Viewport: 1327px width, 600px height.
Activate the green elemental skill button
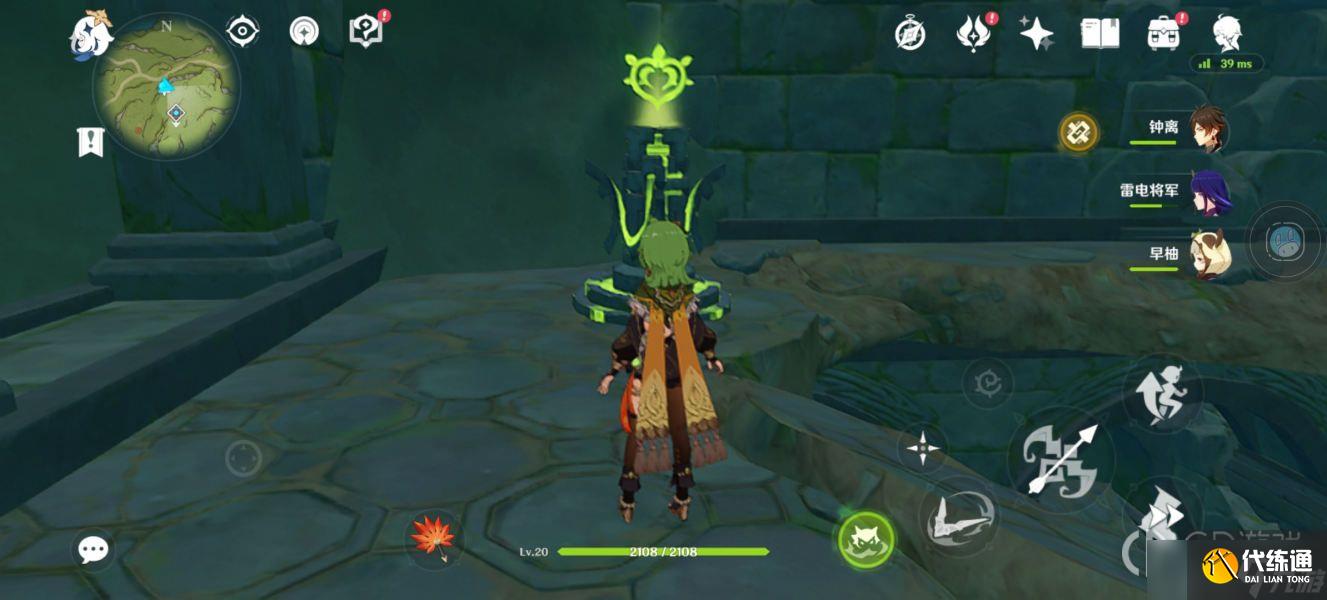coord(866,541)
